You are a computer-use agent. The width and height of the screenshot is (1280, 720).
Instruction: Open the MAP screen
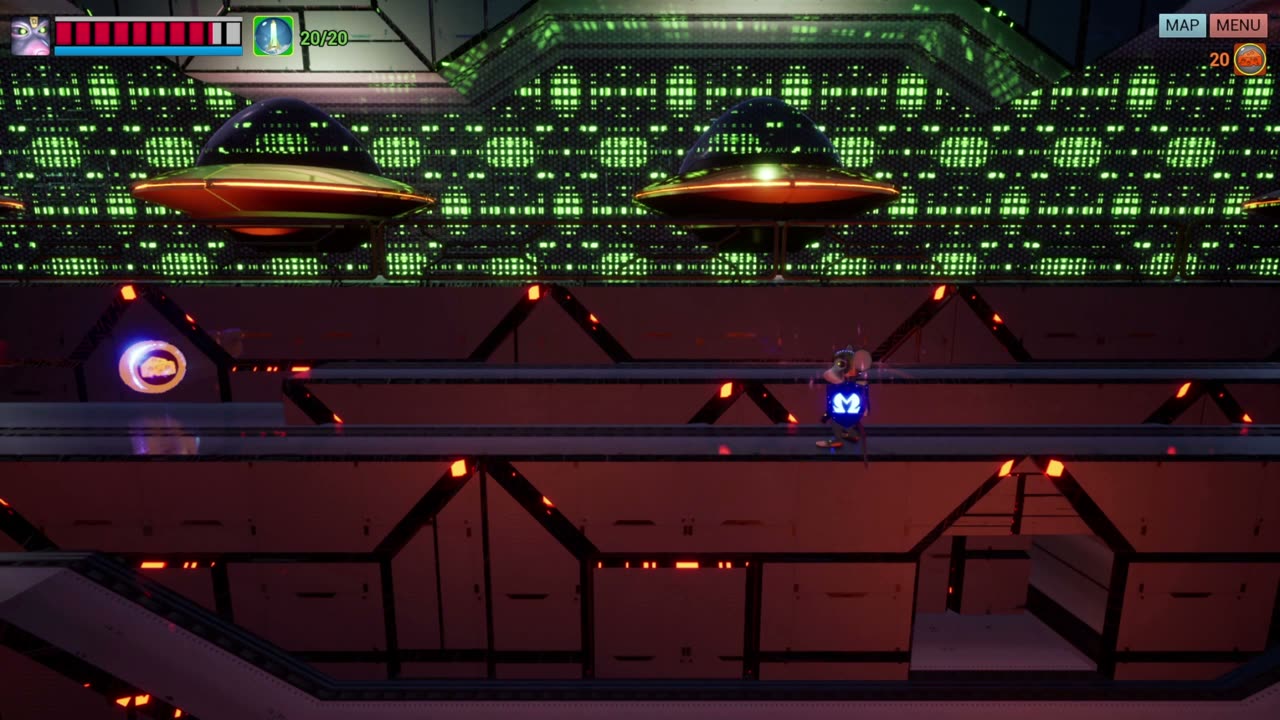(1182, 26)
